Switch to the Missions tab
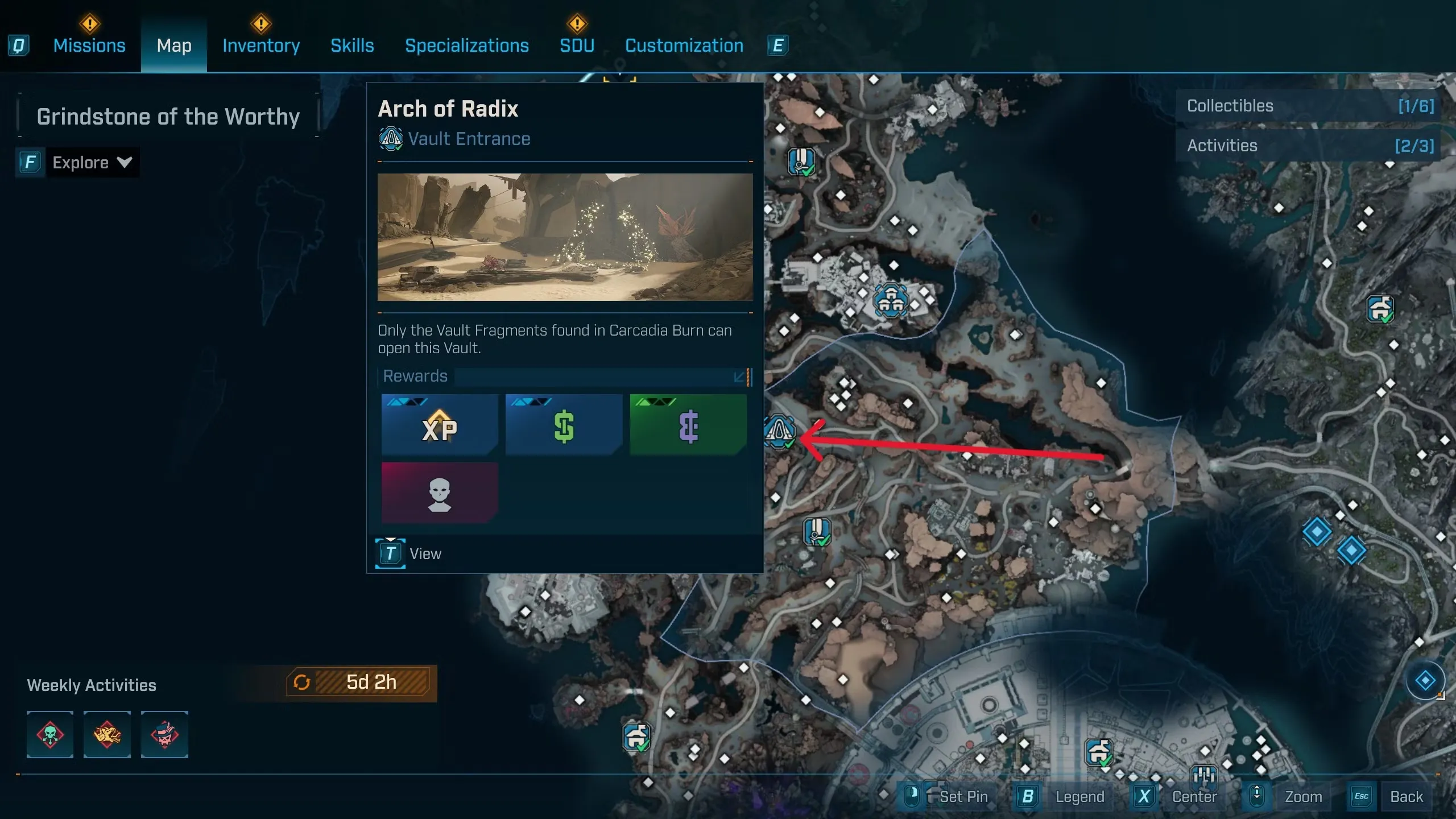Screen dimensions: 1456x819 [x=89, y=45]
